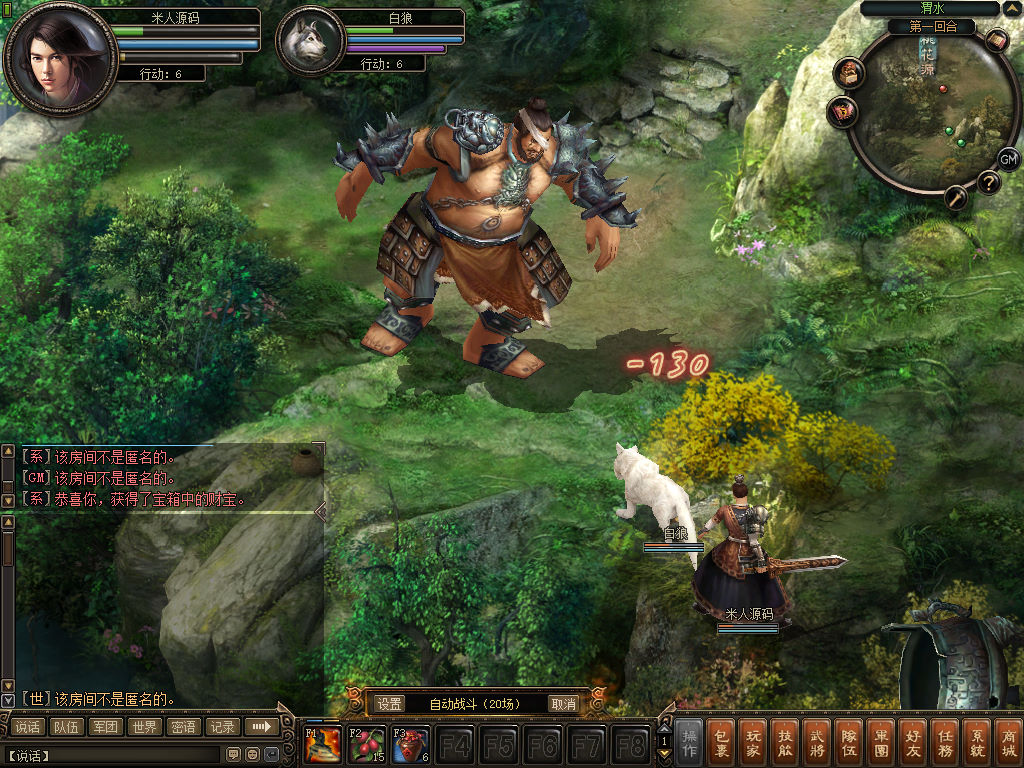This screenshot has height=768, width=1024.
Task: Activate the F1 skill slot
Action: click(x=324, y=746)
